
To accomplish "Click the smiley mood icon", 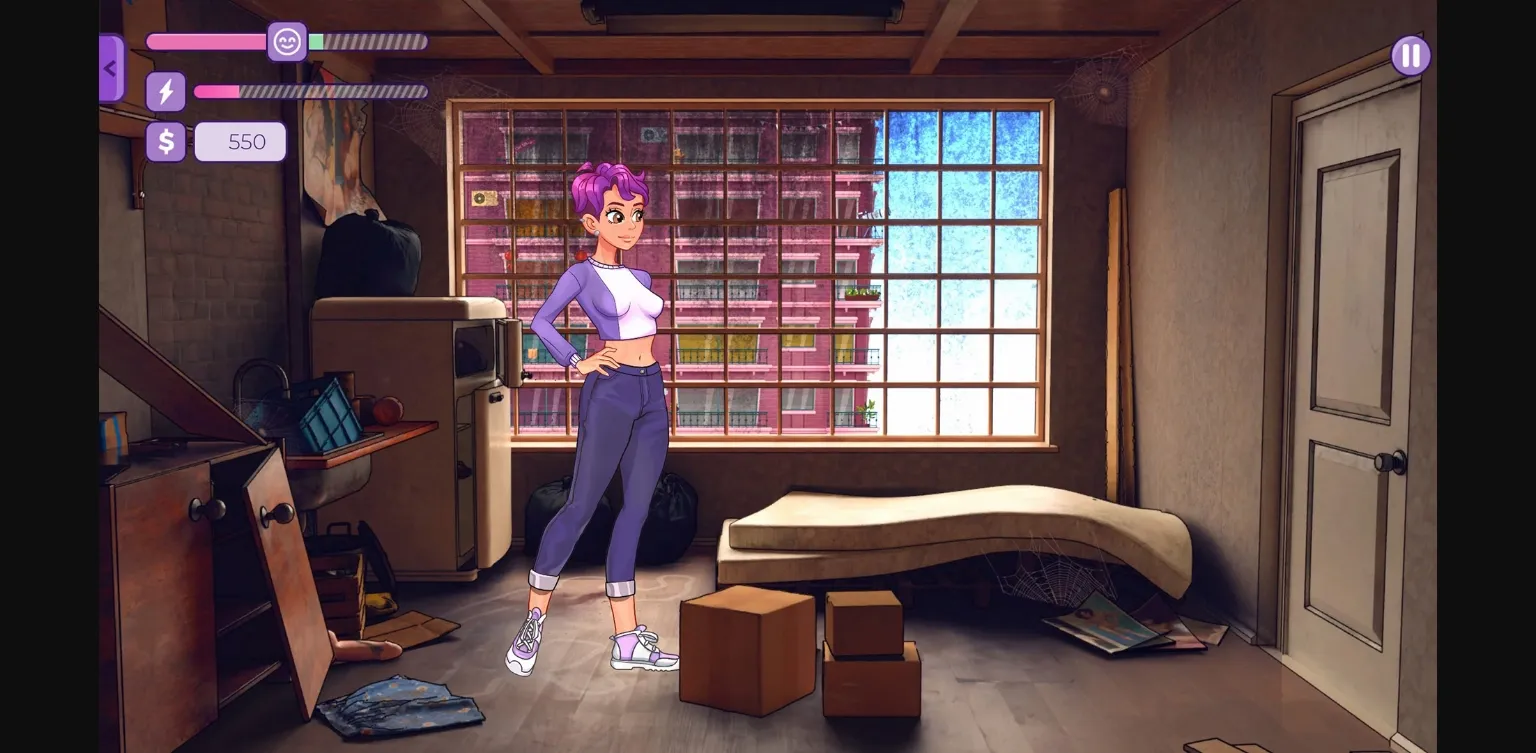I will tap(287, 42).
